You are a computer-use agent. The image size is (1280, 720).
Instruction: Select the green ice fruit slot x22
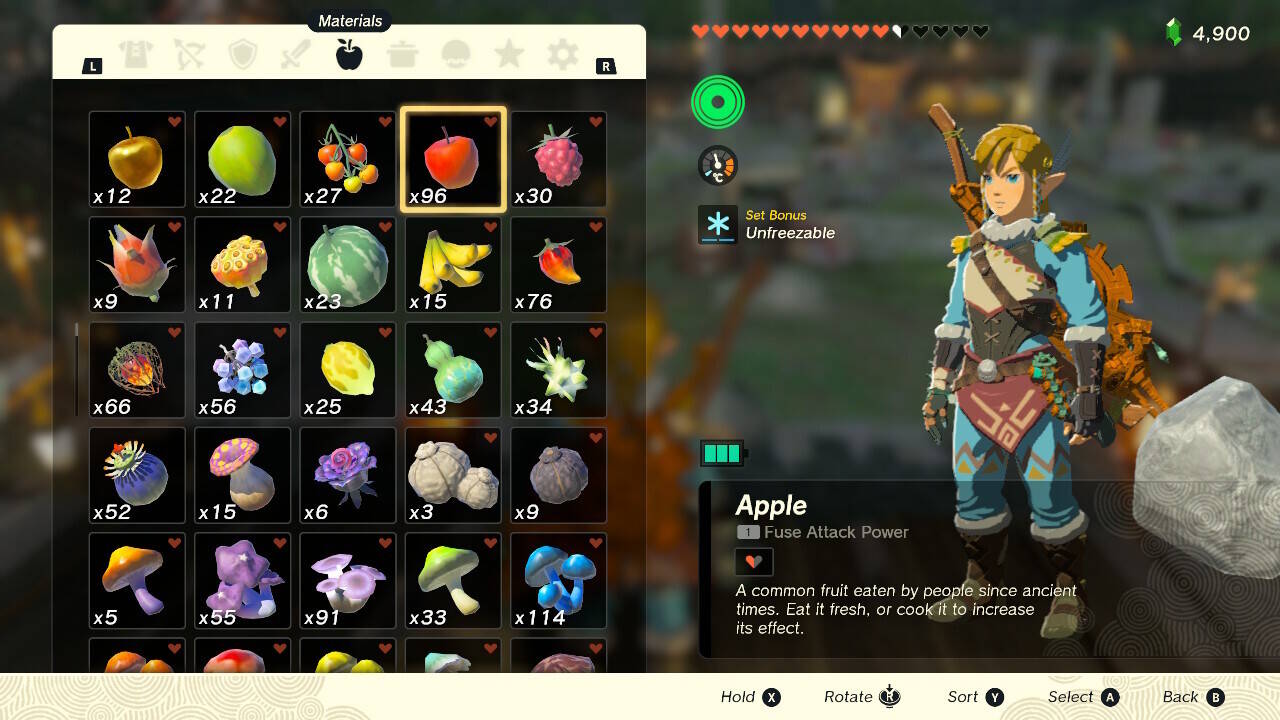click(242, 159)
